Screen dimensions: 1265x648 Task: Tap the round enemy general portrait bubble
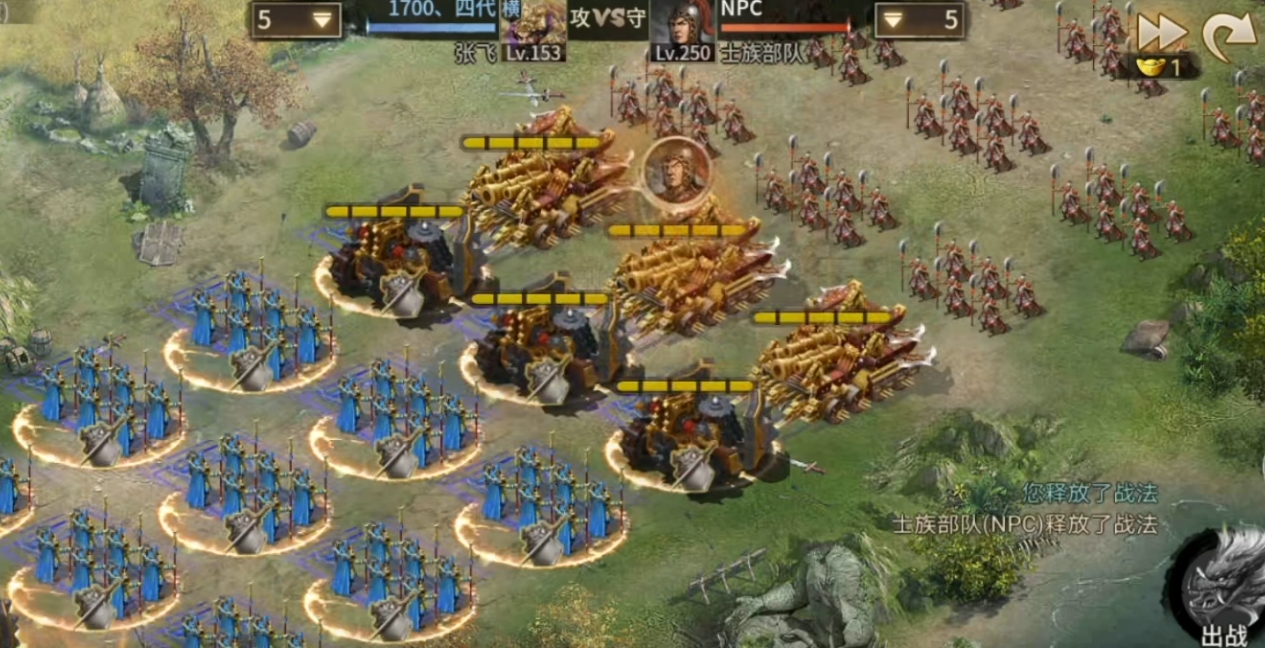(678, 170)
